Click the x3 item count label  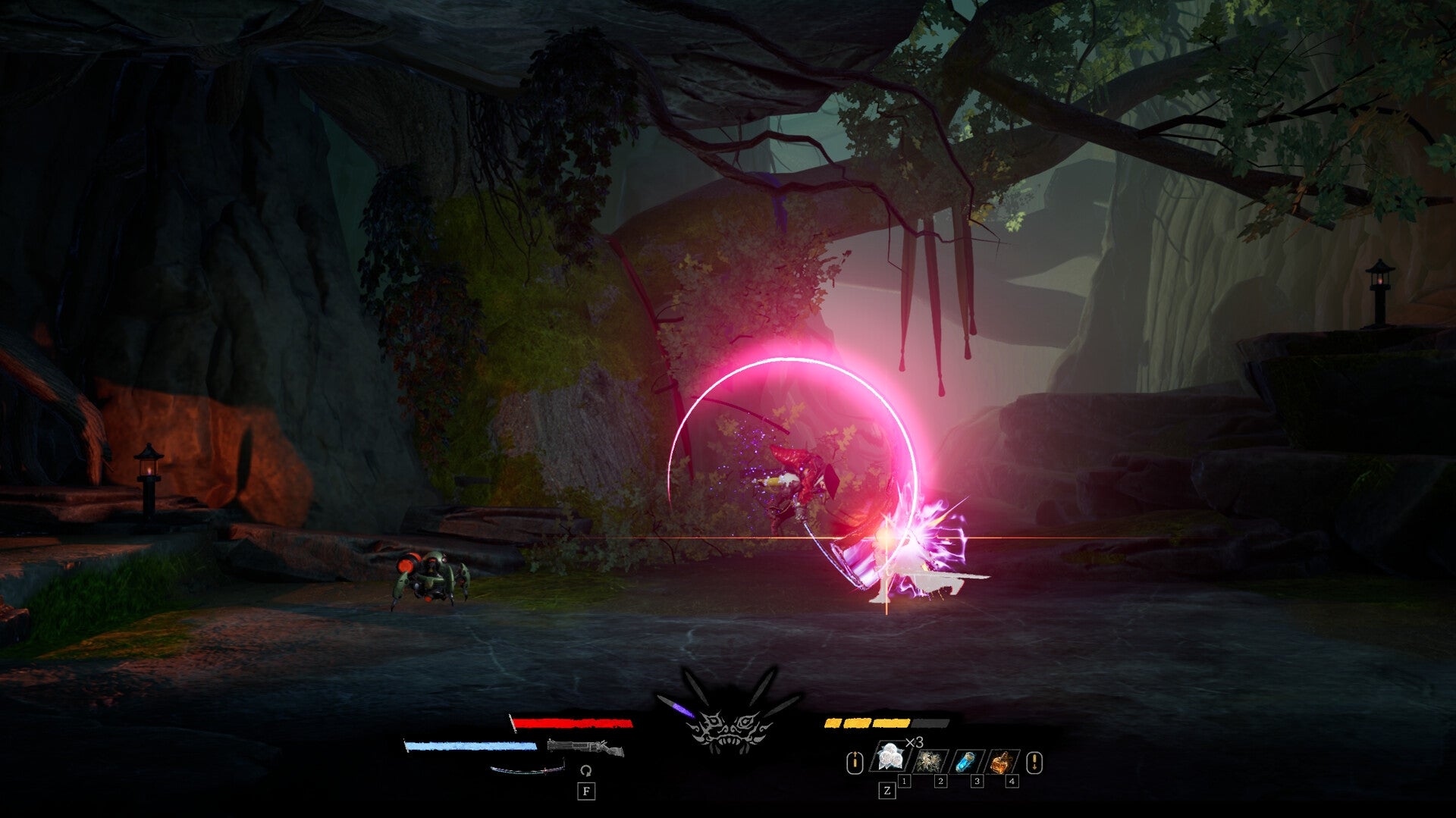tap(914, 742)
